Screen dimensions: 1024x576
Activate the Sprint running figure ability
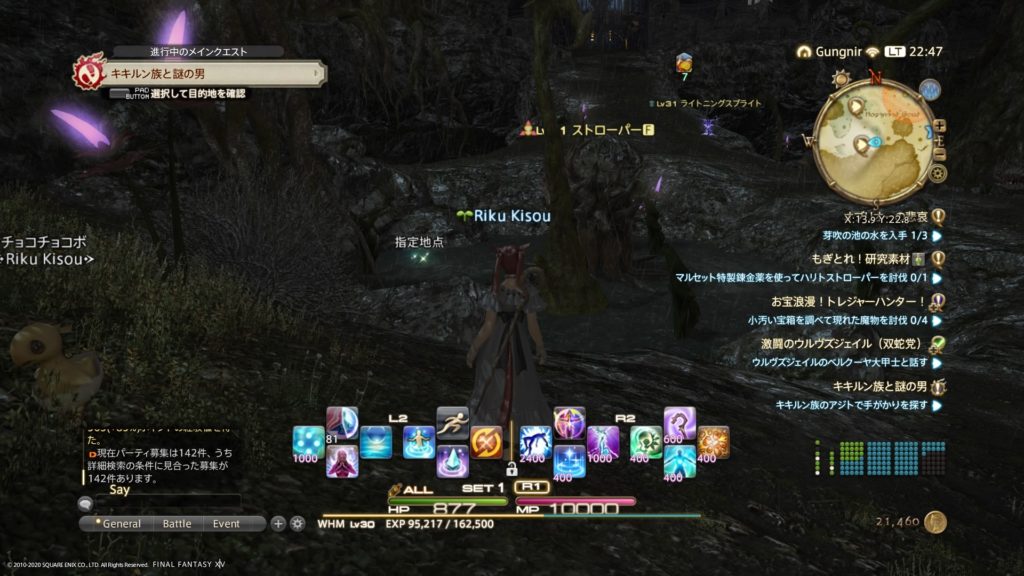click(453, 422)
